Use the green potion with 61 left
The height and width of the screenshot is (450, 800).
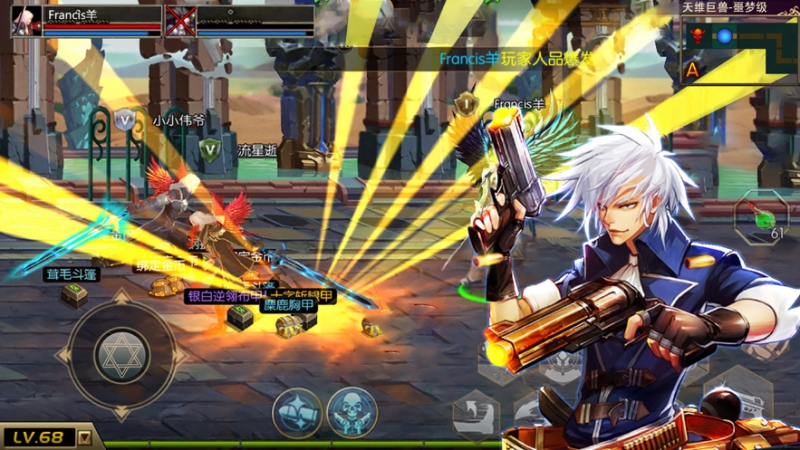[x=761, y=215]
